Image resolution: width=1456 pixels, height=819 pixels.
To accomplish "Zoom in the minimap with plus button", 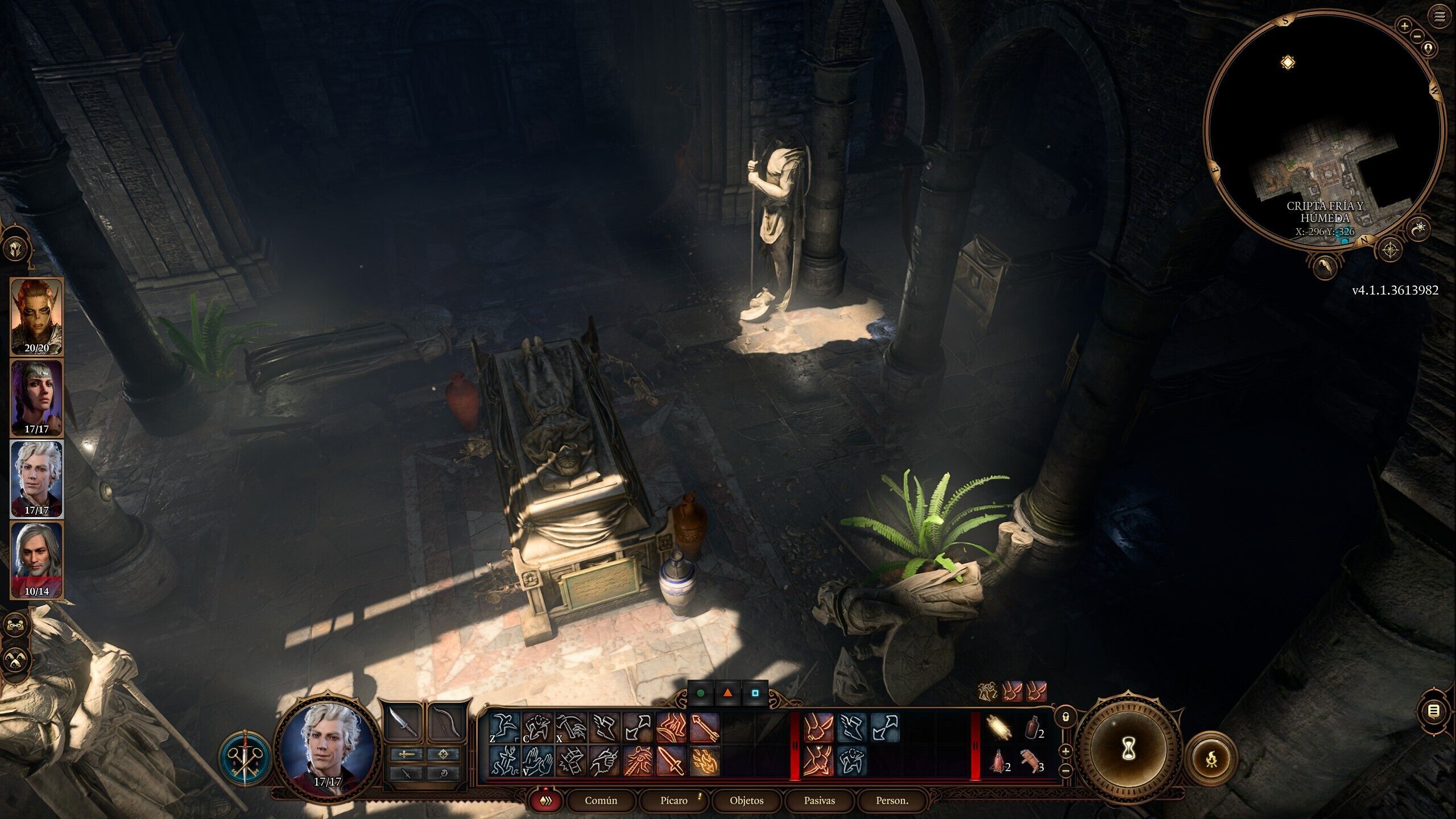I will pyautogui.click(x=1404, y=26).
